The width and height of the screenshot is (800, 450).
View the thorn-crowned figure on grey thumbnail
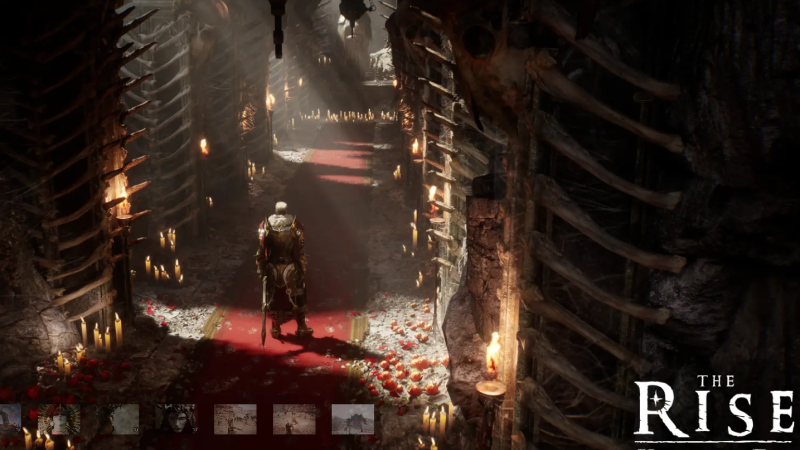(120, 419)
